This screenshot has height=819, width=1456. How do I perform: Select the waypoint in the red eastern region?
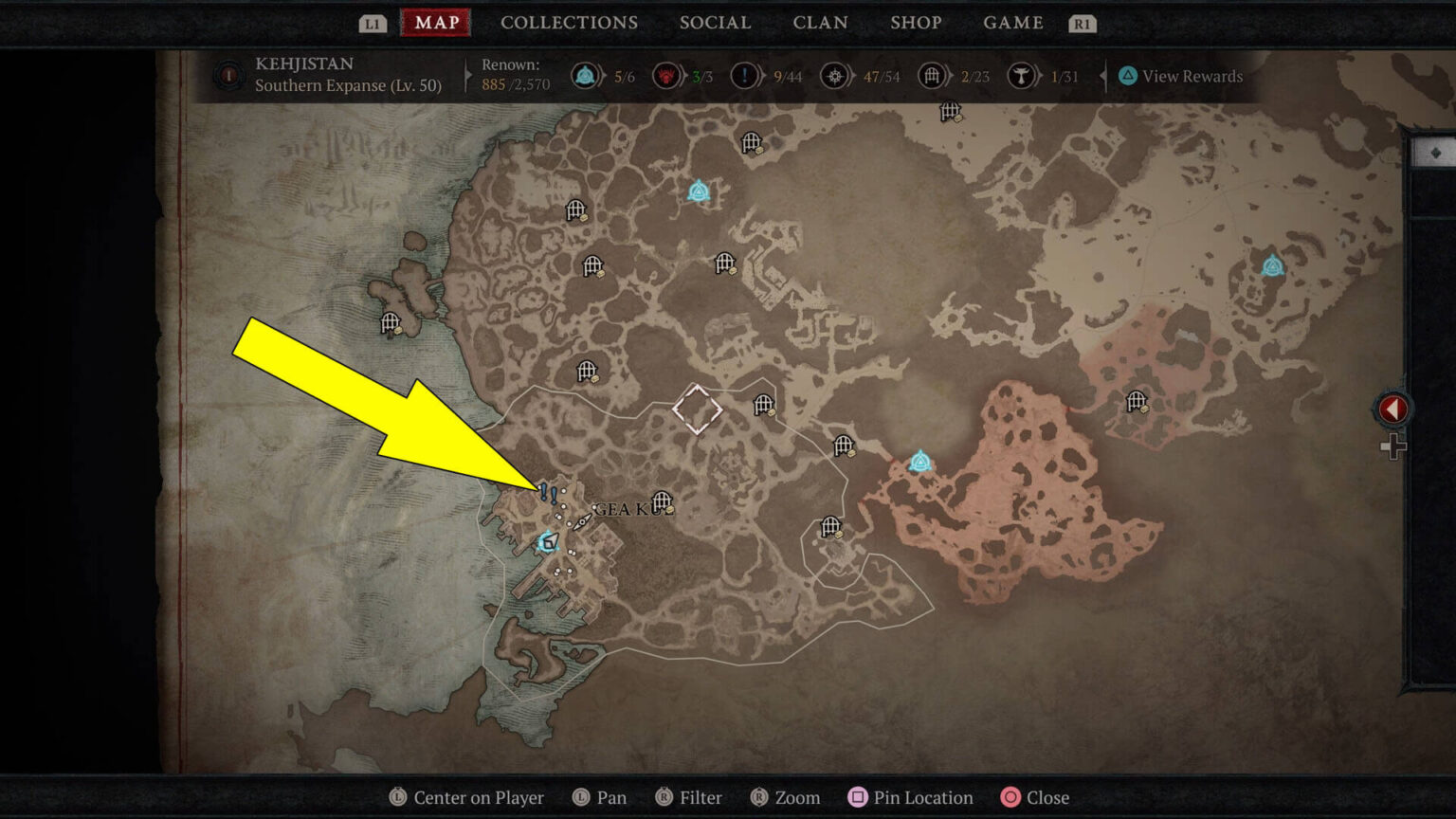click(919, 461)
